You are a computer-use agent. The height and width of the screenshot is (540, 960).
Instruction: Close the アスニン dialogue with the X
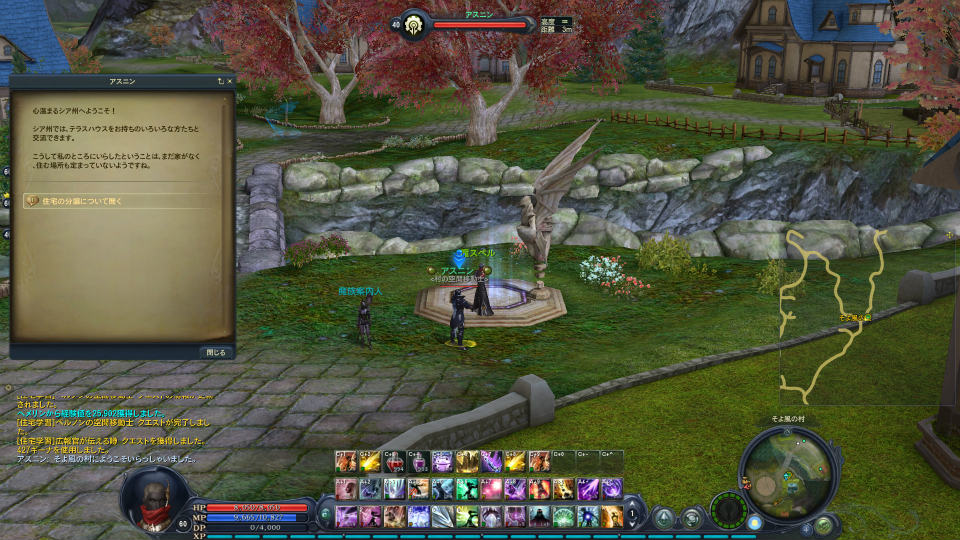(x=229, y=80)
